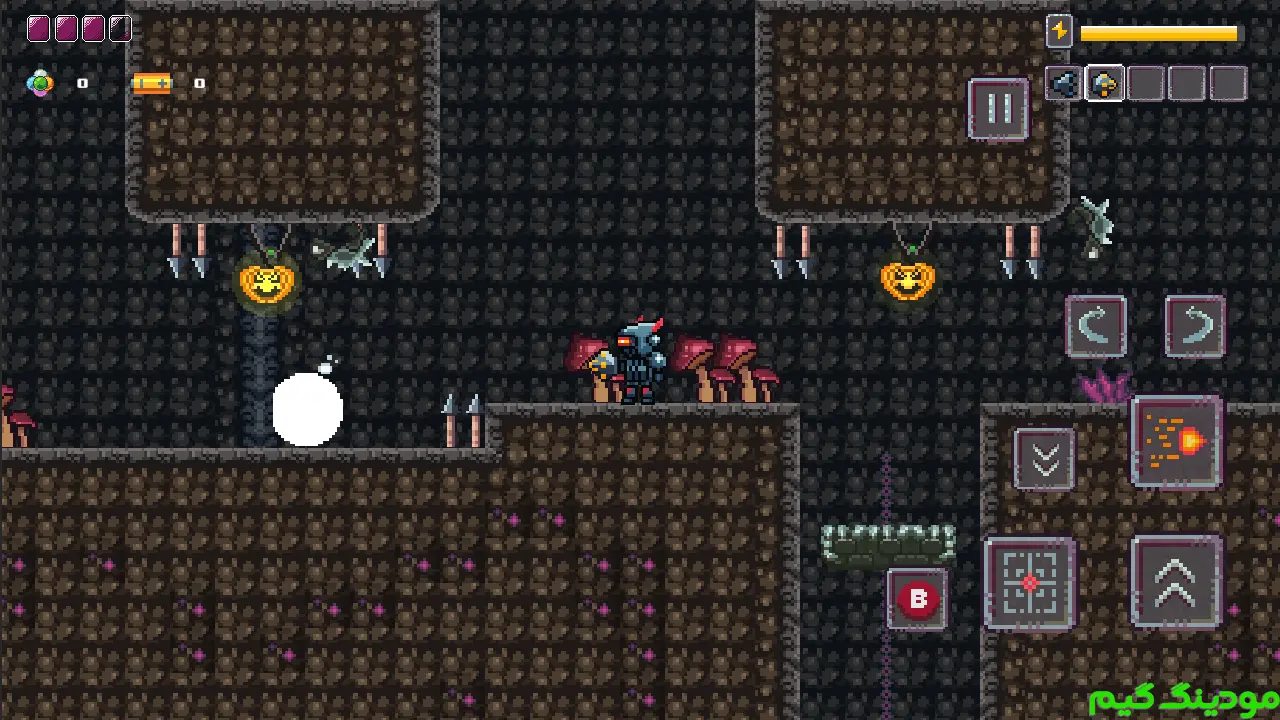
Task: Fire the weapon with the fireball button
Action: click(1177, 442)
